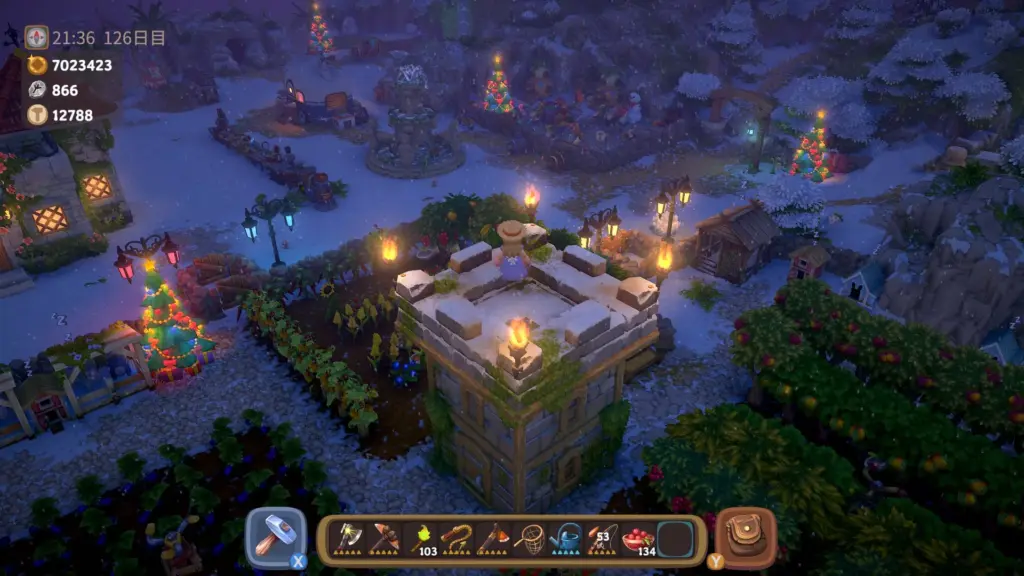This screenshot has height=576, width=1024.
Task: Open the build hammer tool
Action: [270, 537]
